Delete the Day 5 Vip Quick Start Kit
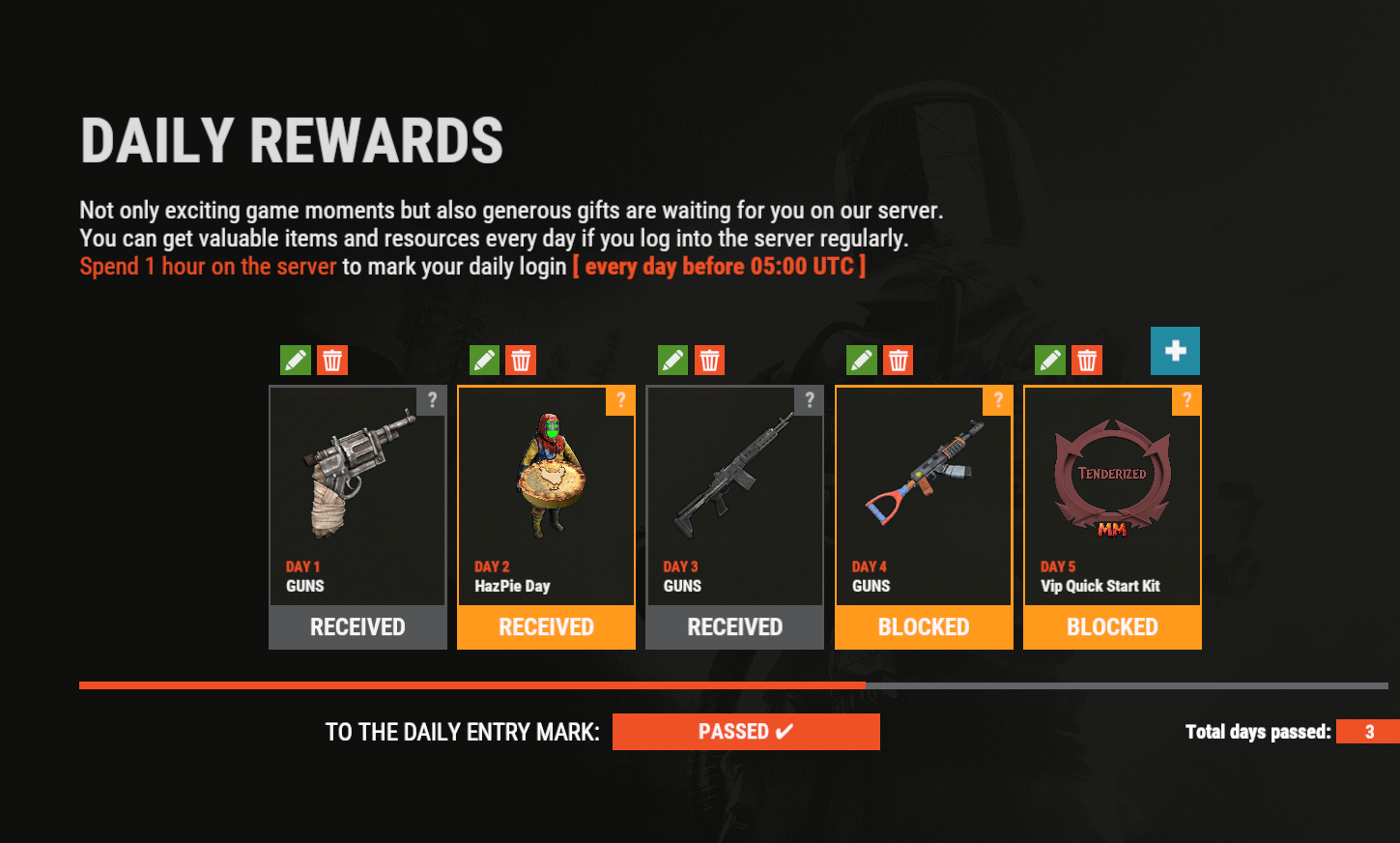 pos(1087,361)
